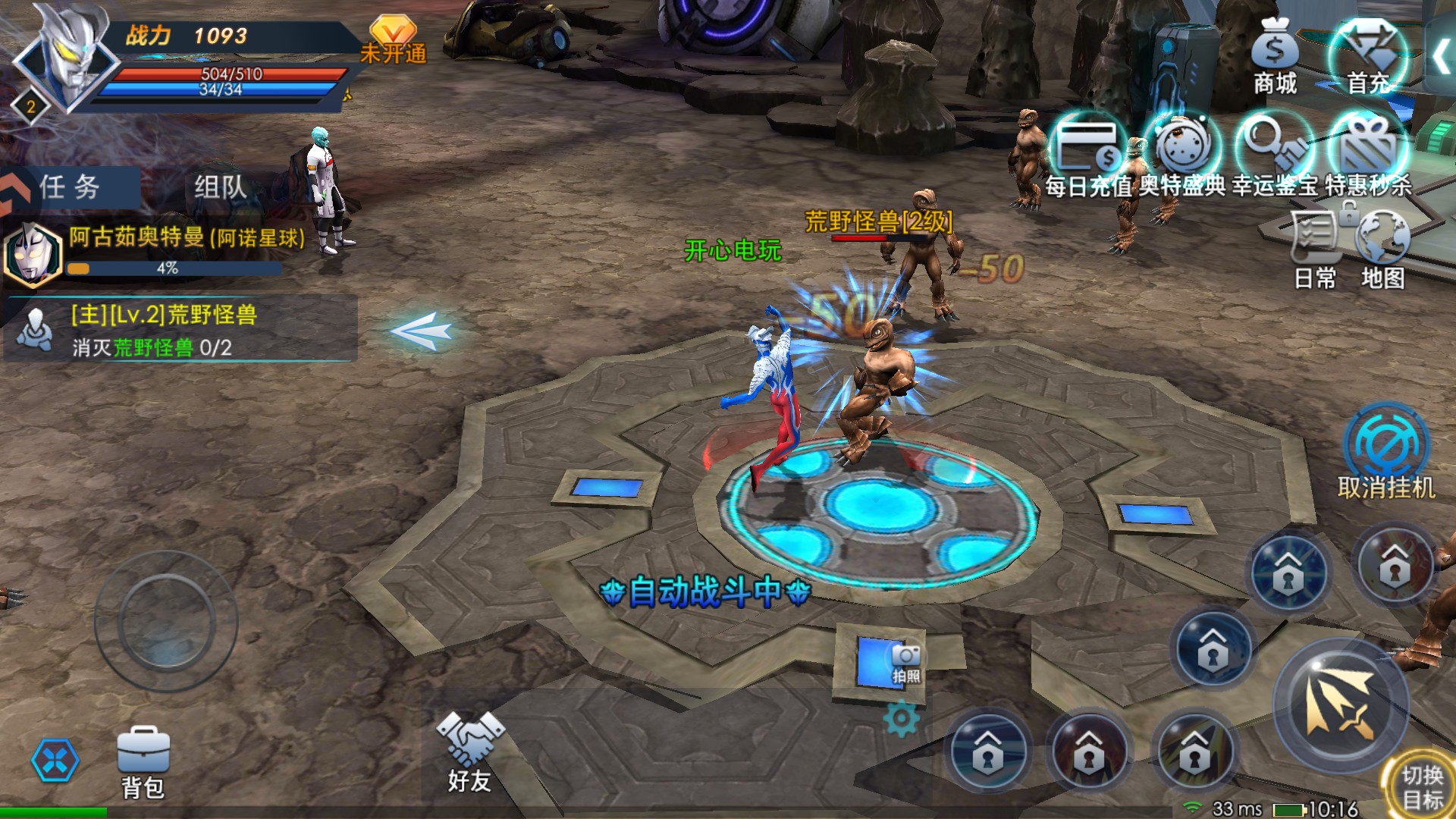Switch to the 任务 quest tab
Image resolution: width=1456 pixels, height=819 pixels.
coord(70,187)
